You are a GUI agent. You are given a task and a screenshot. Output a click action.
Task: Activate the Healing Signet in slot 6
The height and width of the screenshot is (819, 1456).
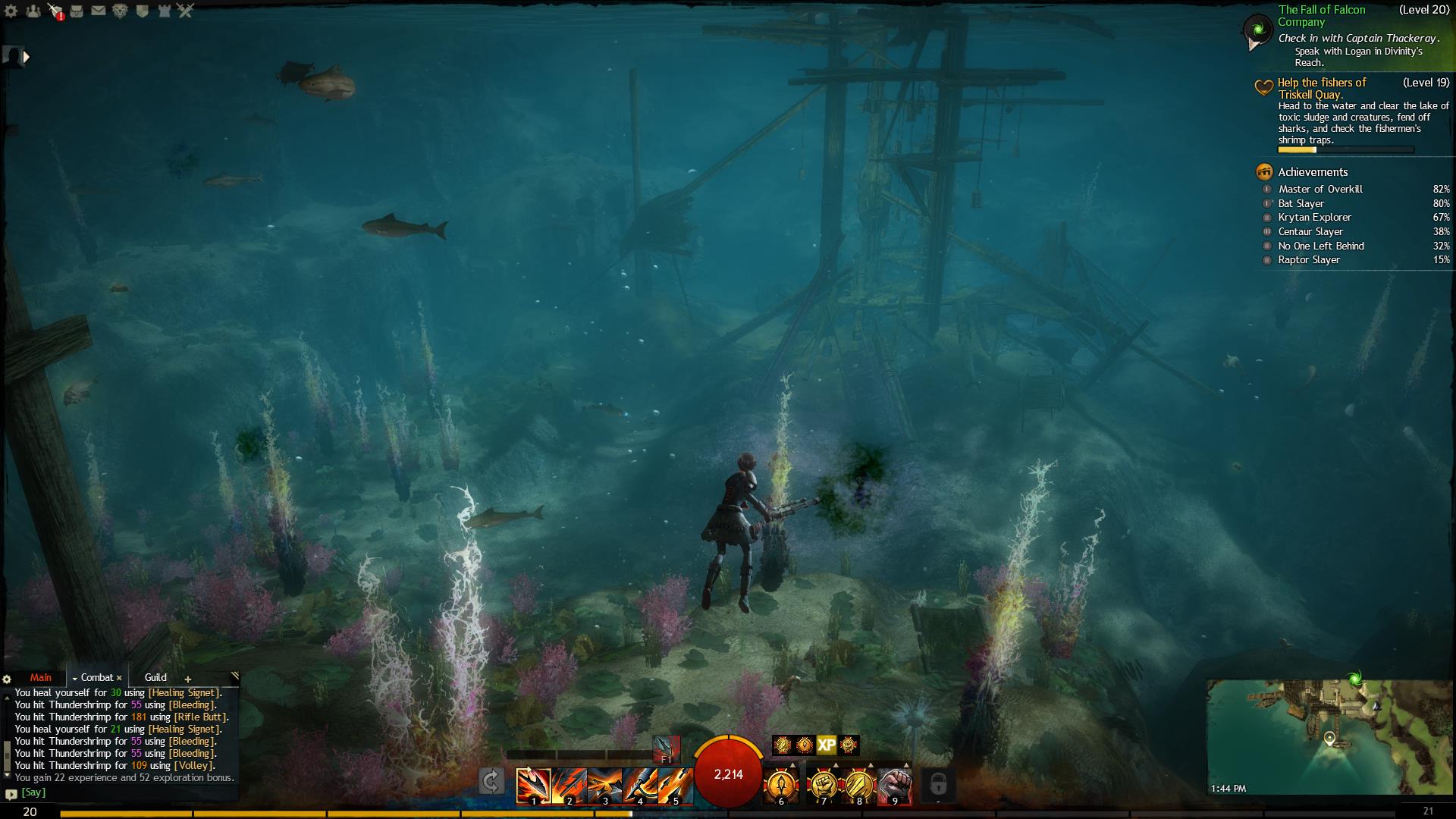781,784
